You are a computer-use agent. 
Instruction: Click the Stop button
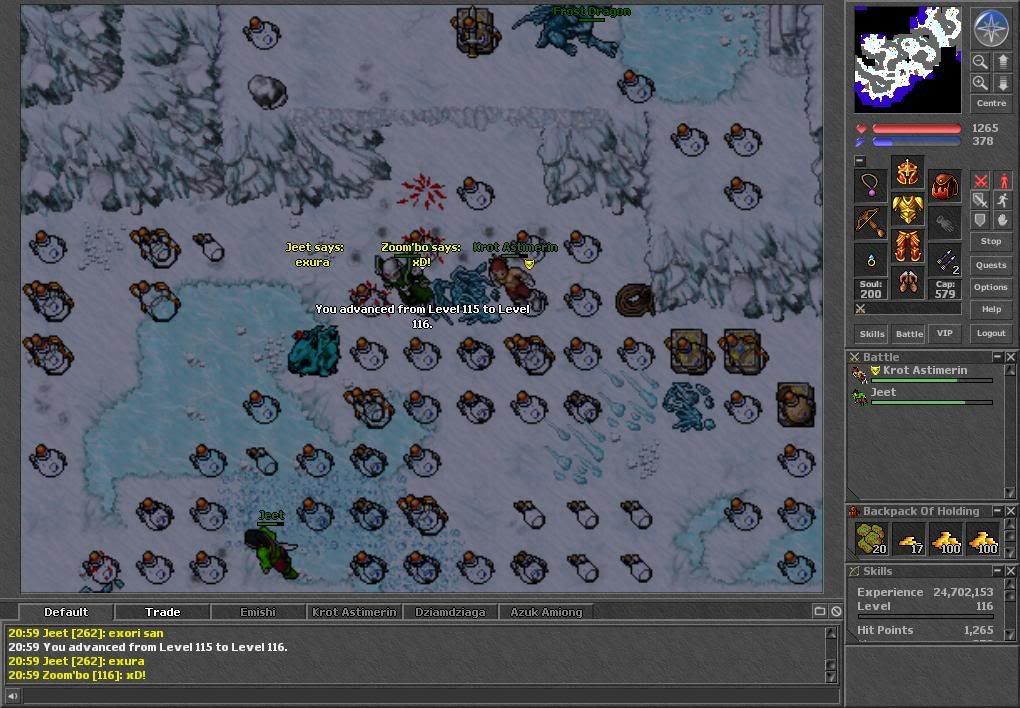pyautogui.click(x=990, y=241)
